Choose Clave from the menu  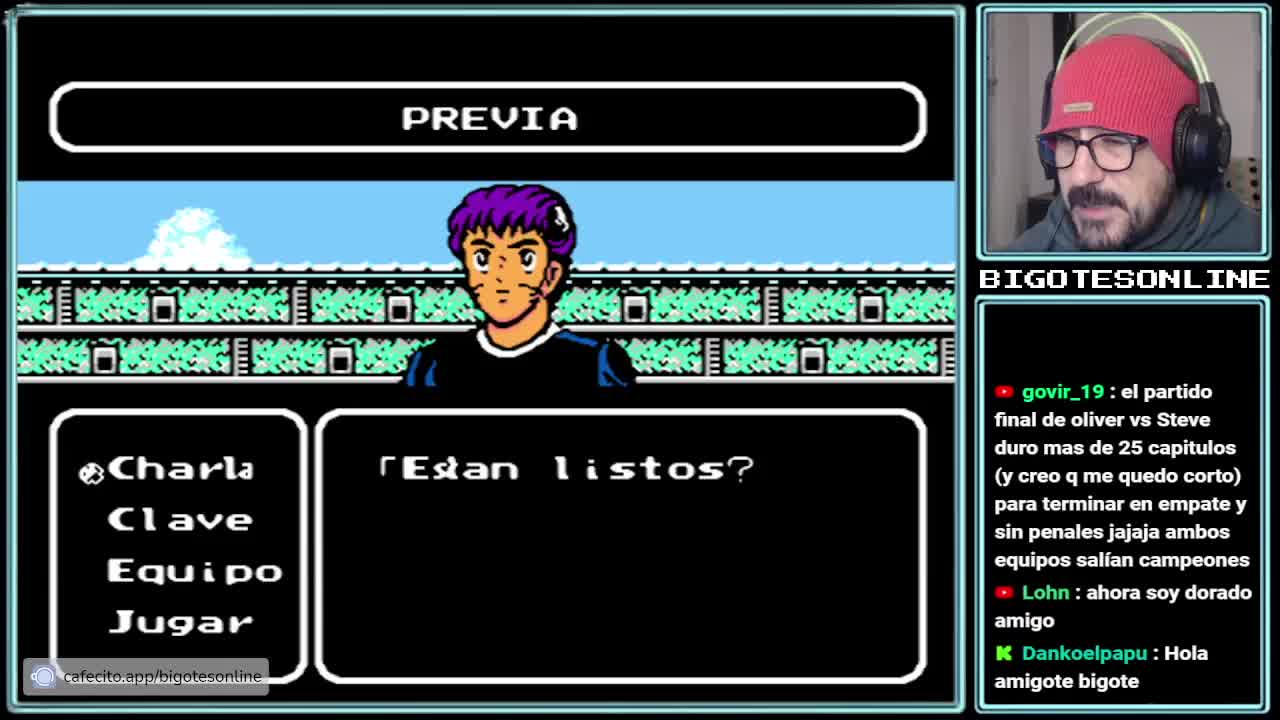point(180,520)
